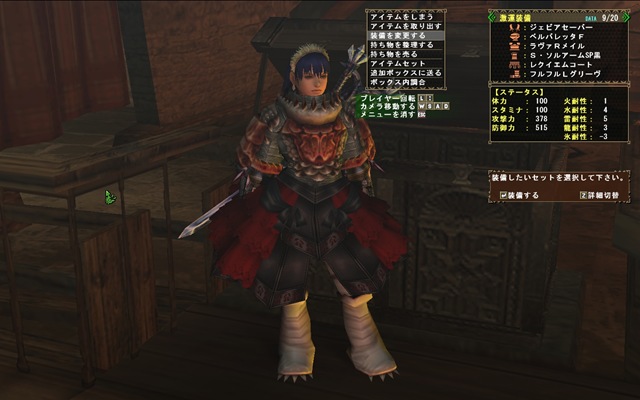
Task: Select アイテムをしまう menu entry
Action: 400,17
